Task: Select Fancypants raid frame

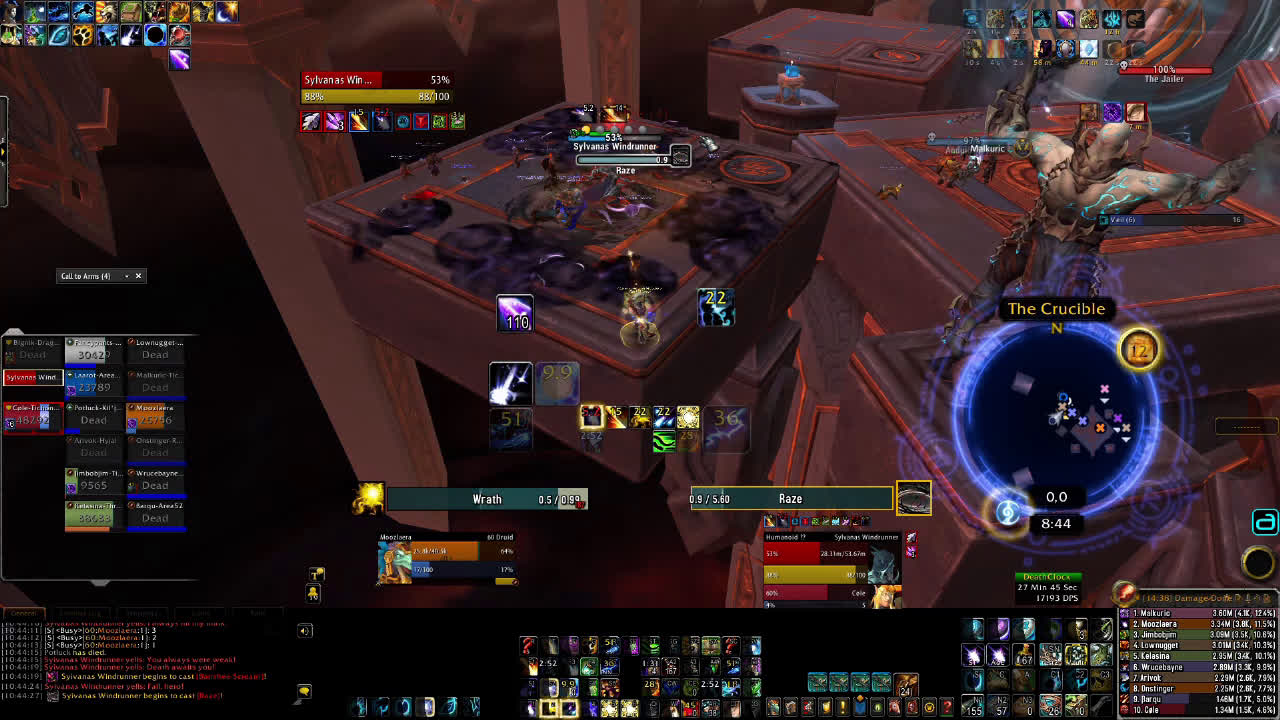Action: [x=93, y=350]
